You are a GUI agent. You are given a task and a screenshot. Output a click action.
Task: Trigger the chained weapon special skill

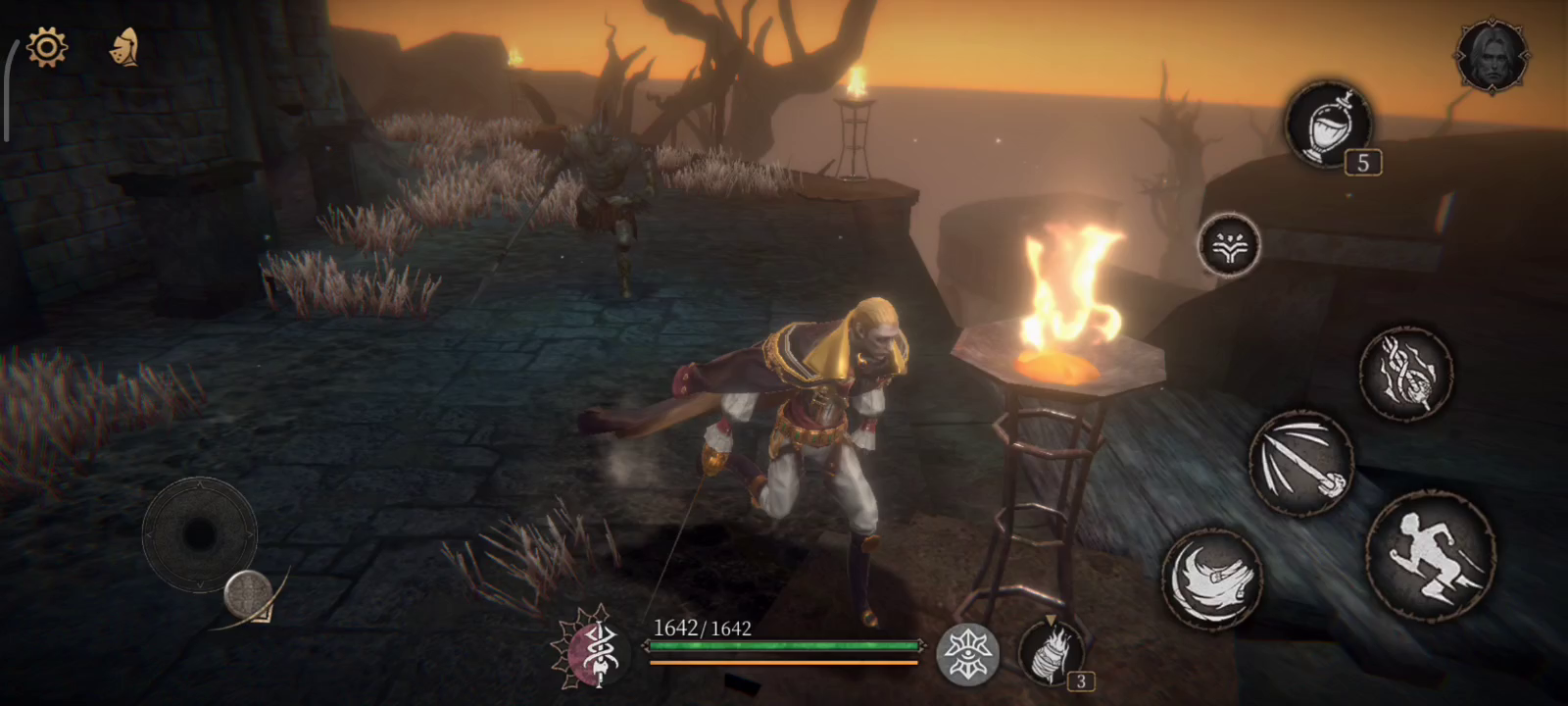(x=1406, y=374)
